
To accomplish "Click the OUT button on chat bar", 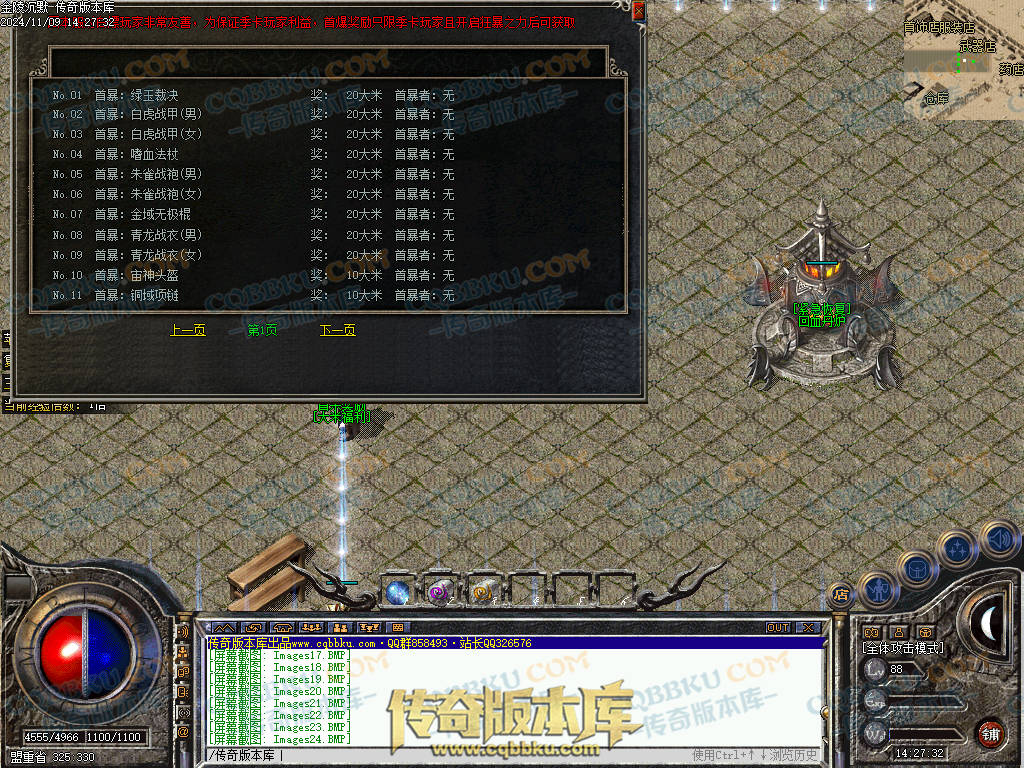I will tap(778, 628).
